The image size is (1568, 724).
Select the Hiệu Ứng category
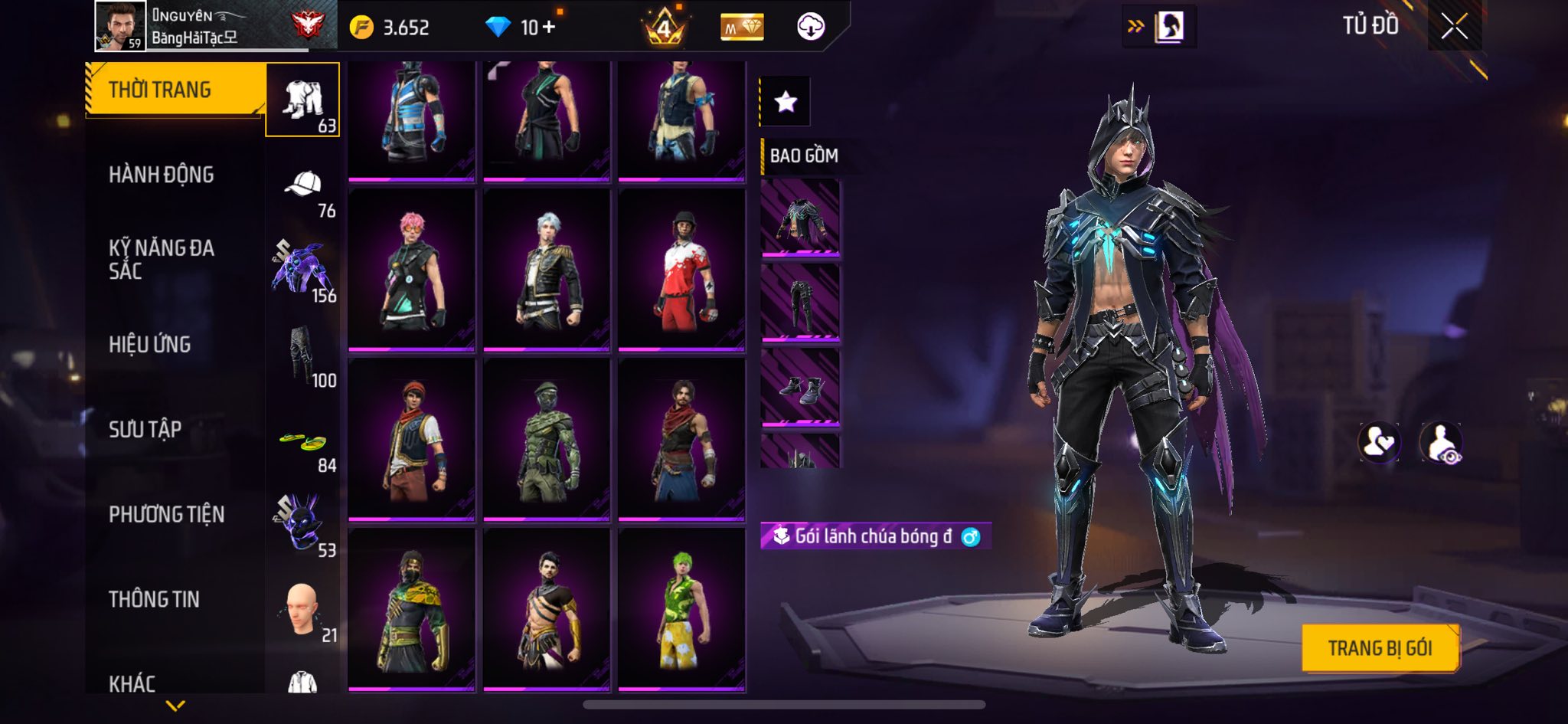[149, 345]
